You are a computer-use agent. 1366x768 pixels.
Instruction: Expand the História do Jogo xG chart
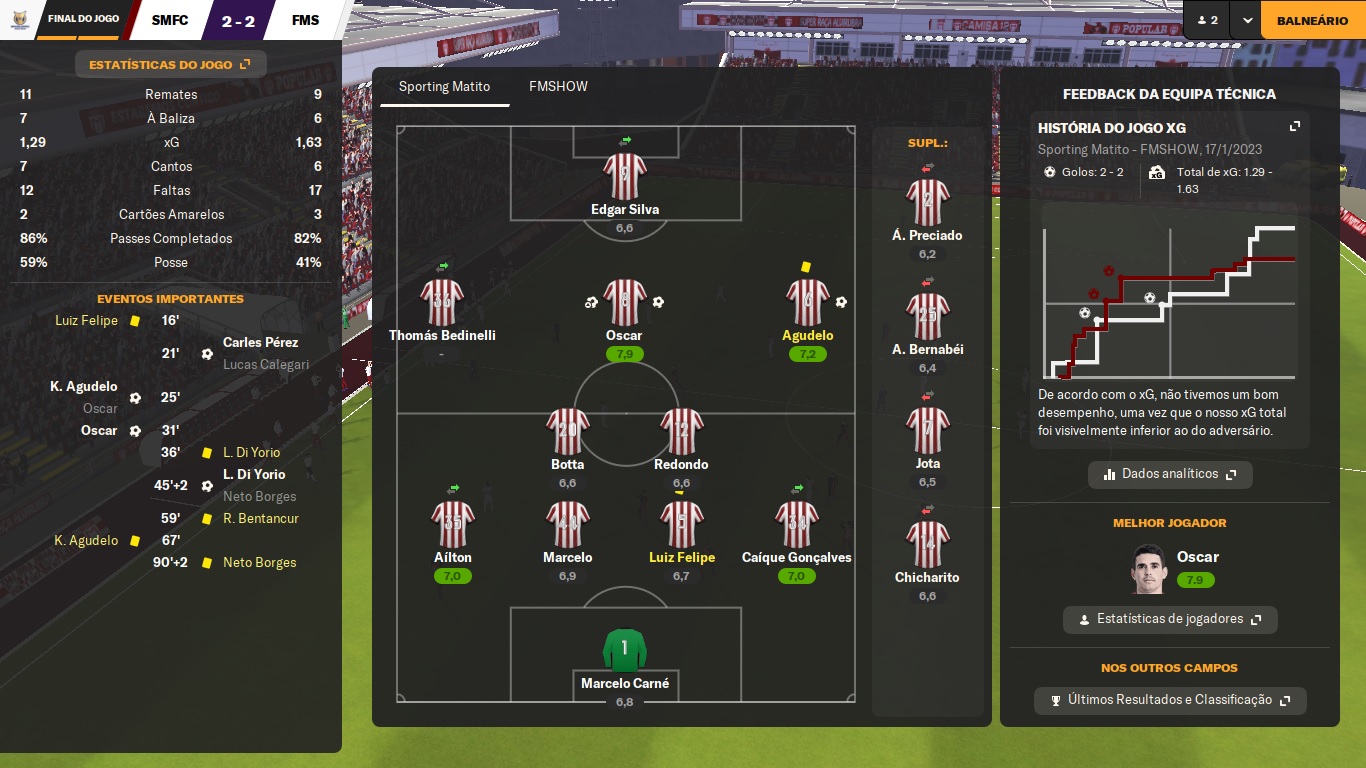(1295, 127)
